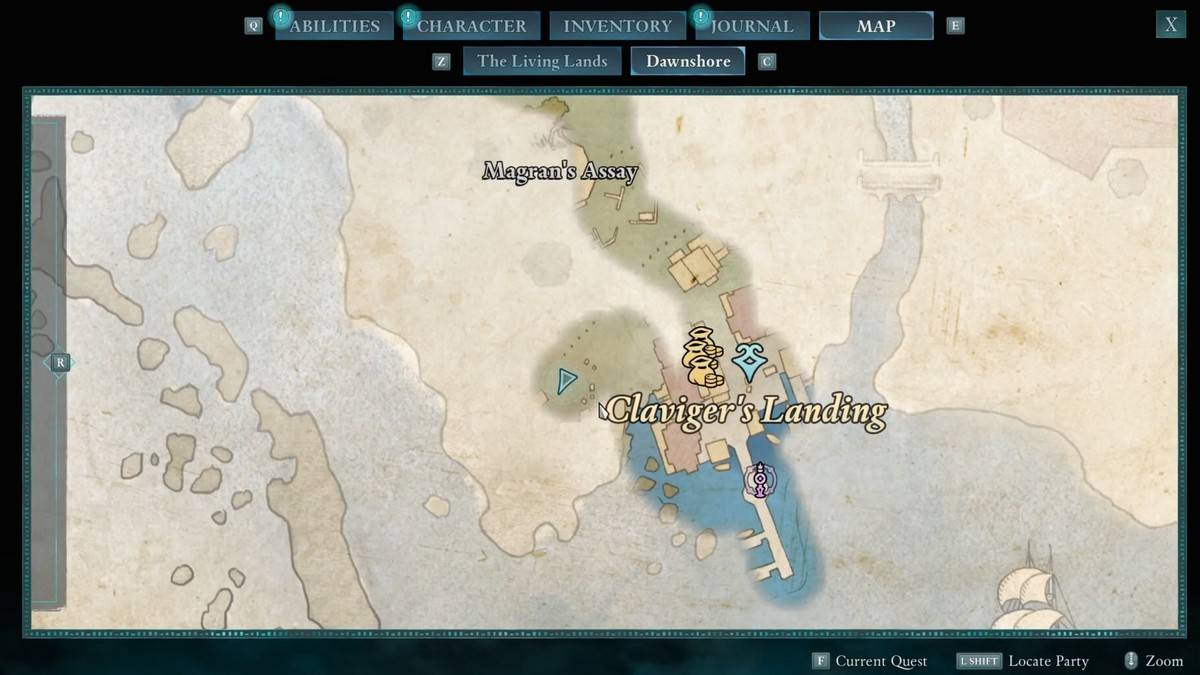
Task: Close the menu with the X button
Action: 1170,25
